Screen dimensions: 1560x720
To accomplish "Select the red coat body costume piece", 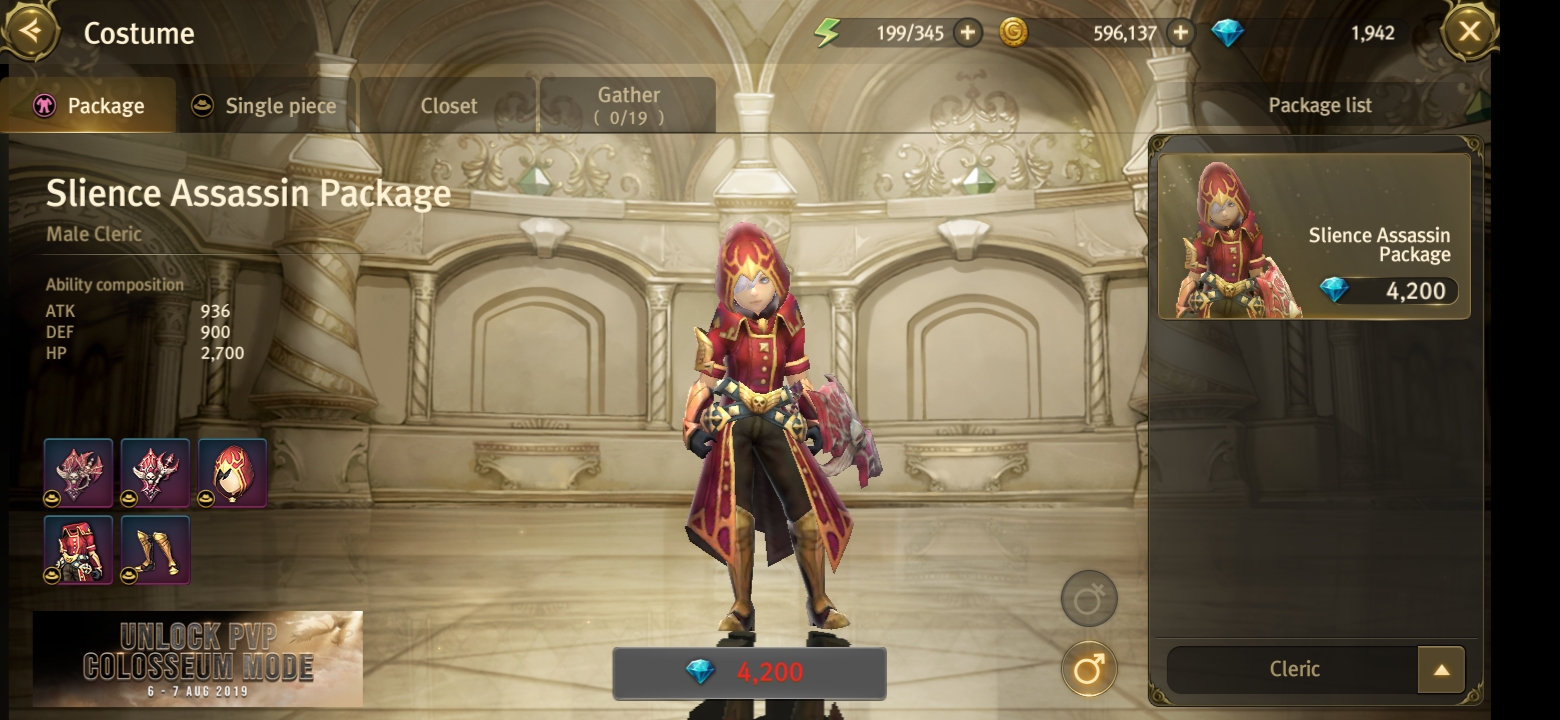I will tap(79, 550).
